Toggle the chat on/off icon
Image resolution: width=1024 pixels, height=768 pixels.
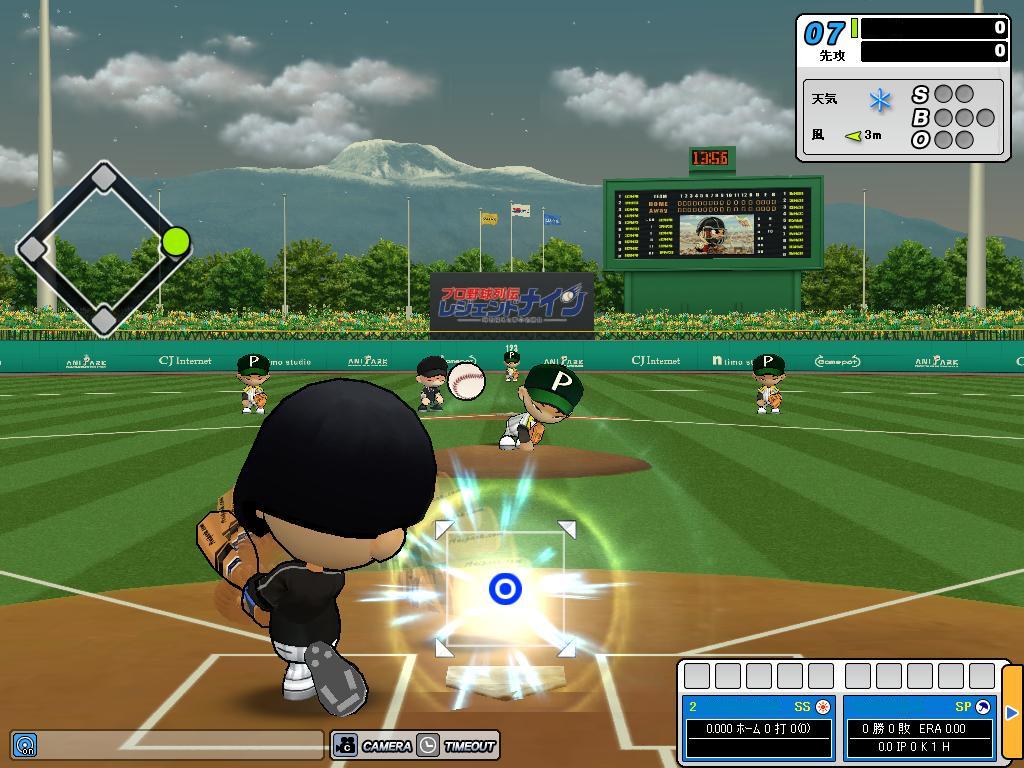tap(24, 745)
